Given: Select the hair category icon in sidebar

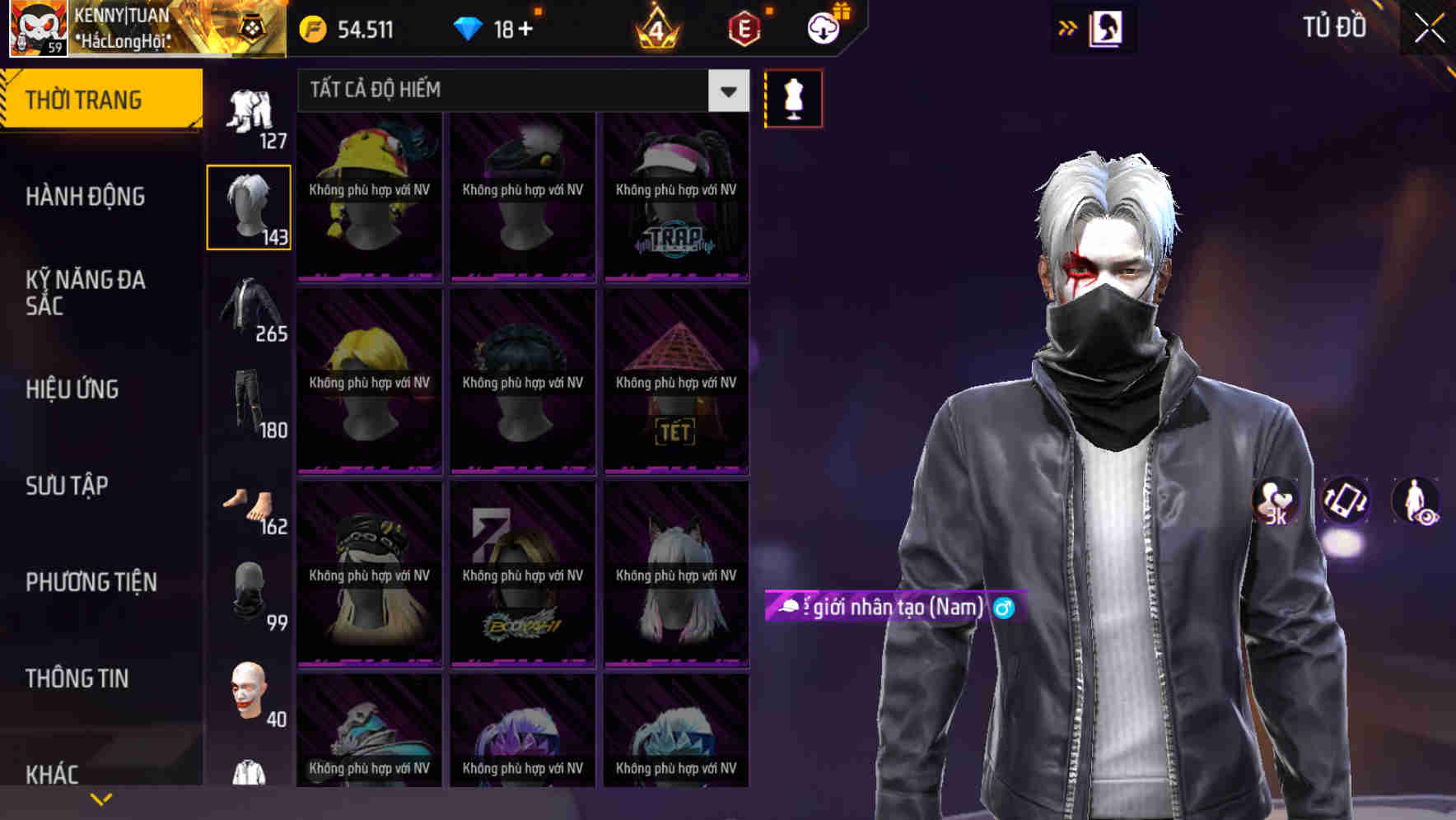Looking at the screenshot, I should coord(249,206).
